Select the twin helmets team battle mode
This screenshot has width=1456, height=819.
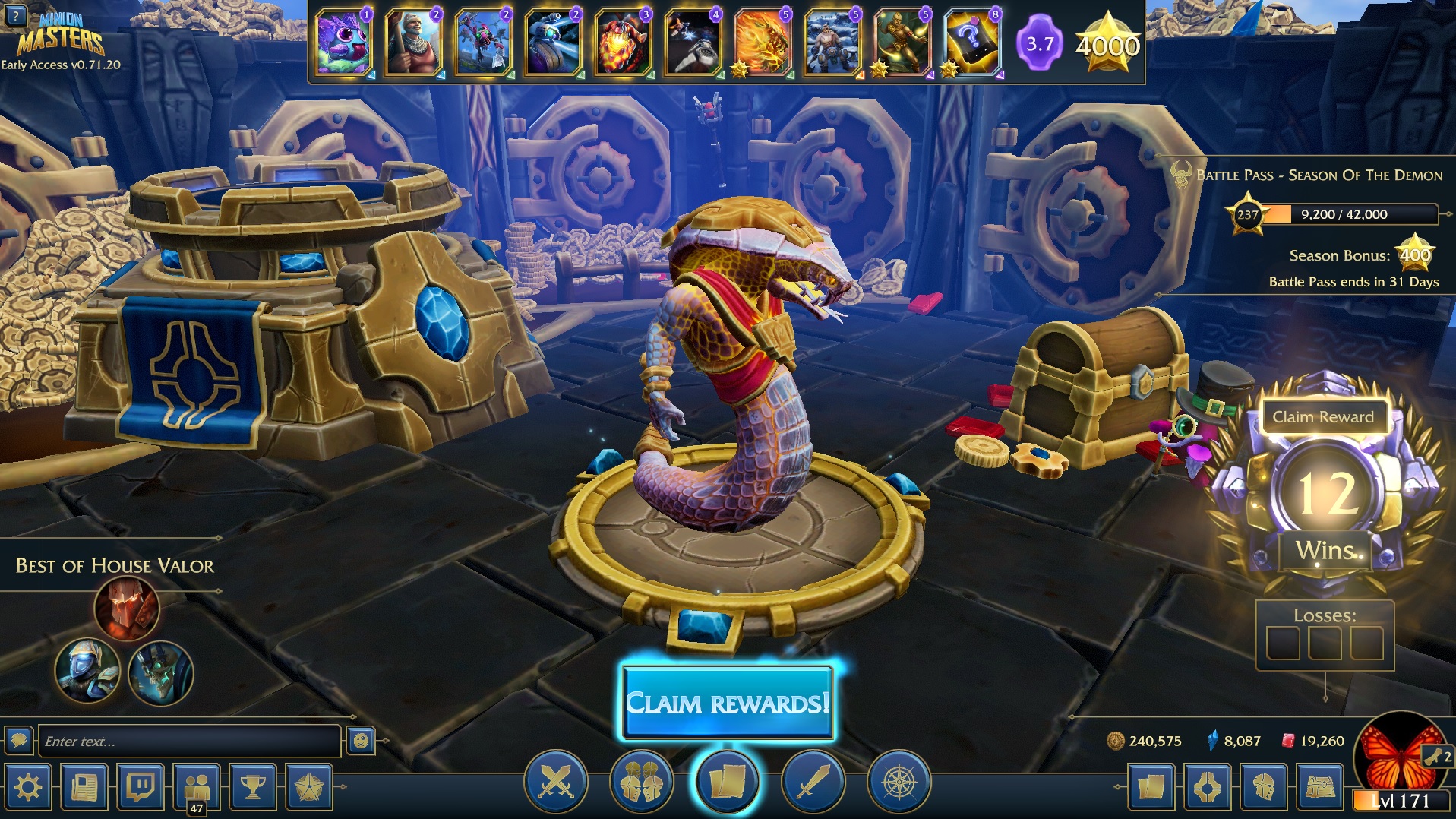tap(641, 782)
